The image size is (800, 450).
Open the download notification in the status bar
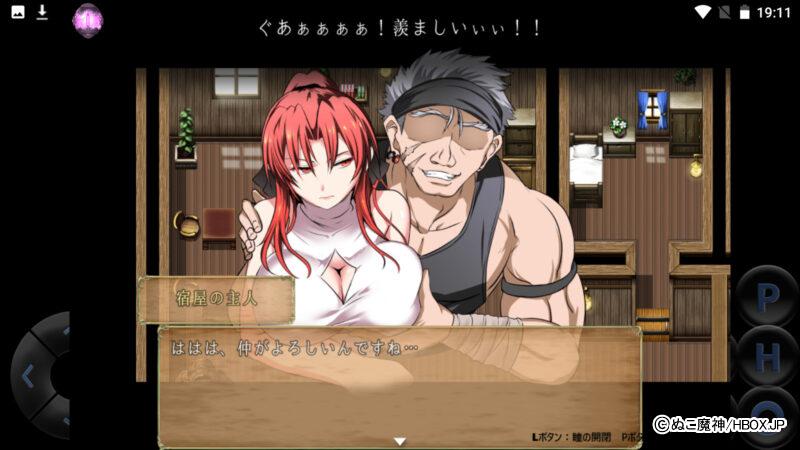click(42, 12)
